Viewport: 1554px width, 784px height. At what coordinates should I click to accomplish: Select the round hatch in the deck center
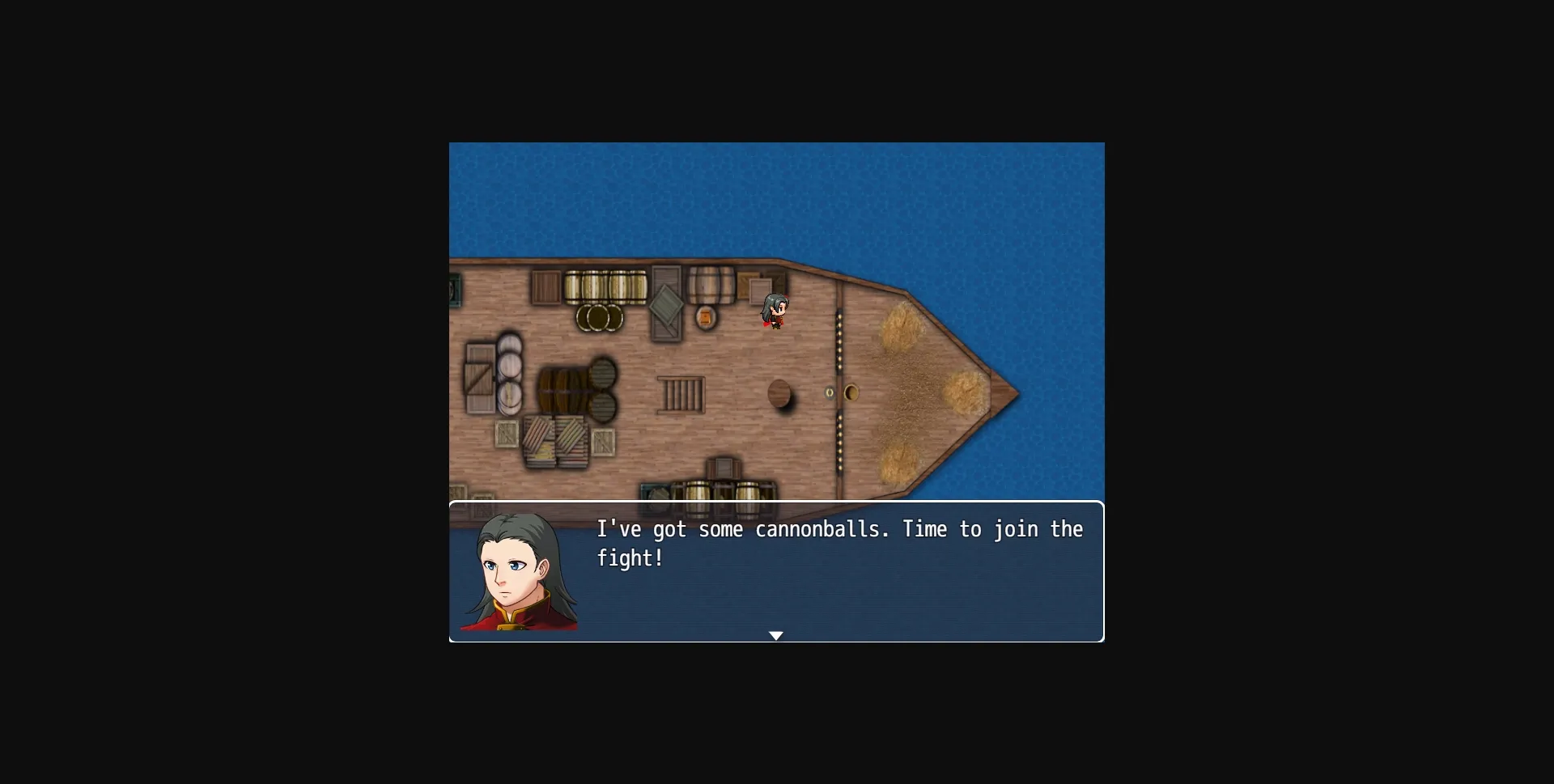780,392
